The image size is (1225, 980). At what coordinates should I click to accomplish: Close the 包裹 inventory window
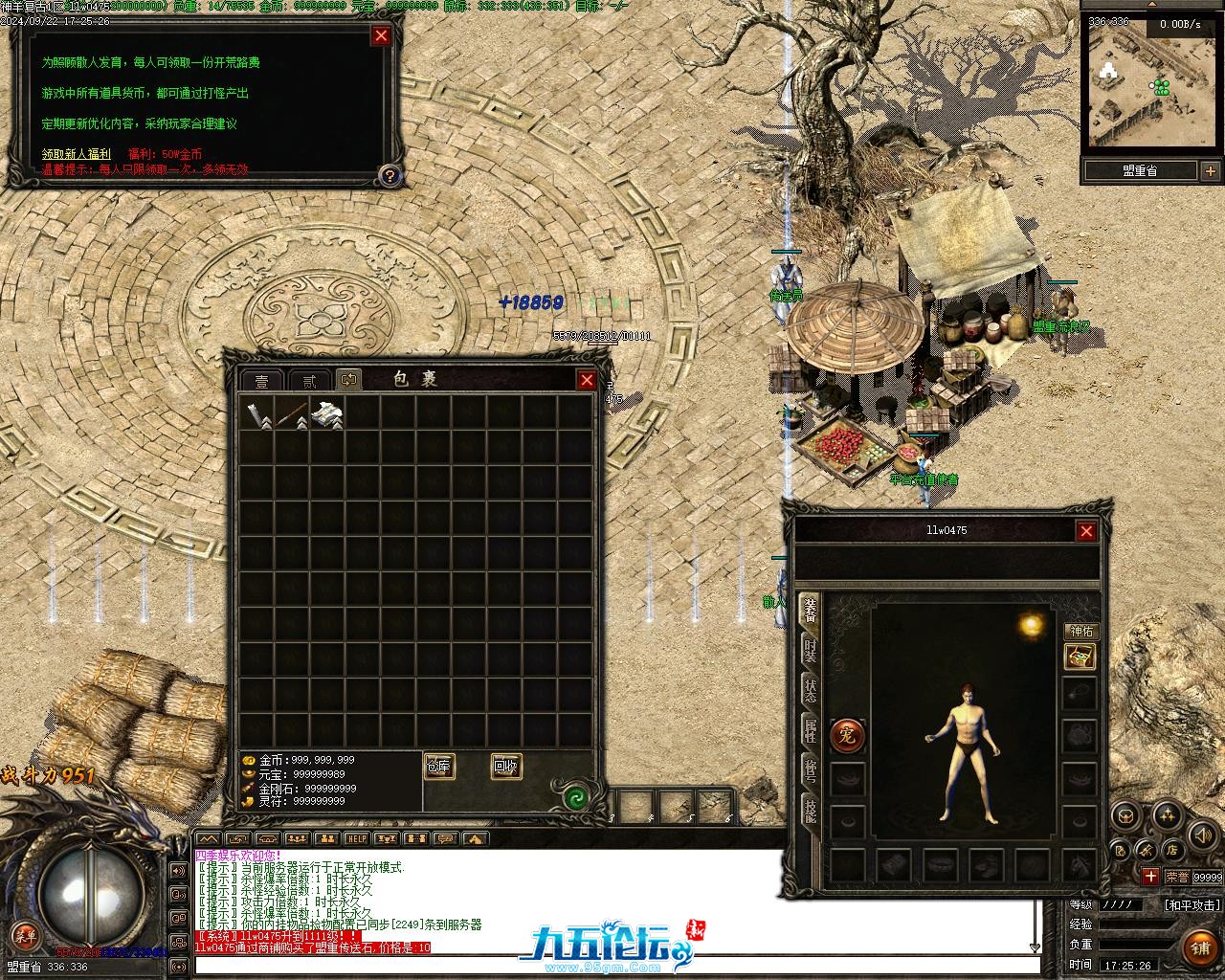(x=587, y=380)
